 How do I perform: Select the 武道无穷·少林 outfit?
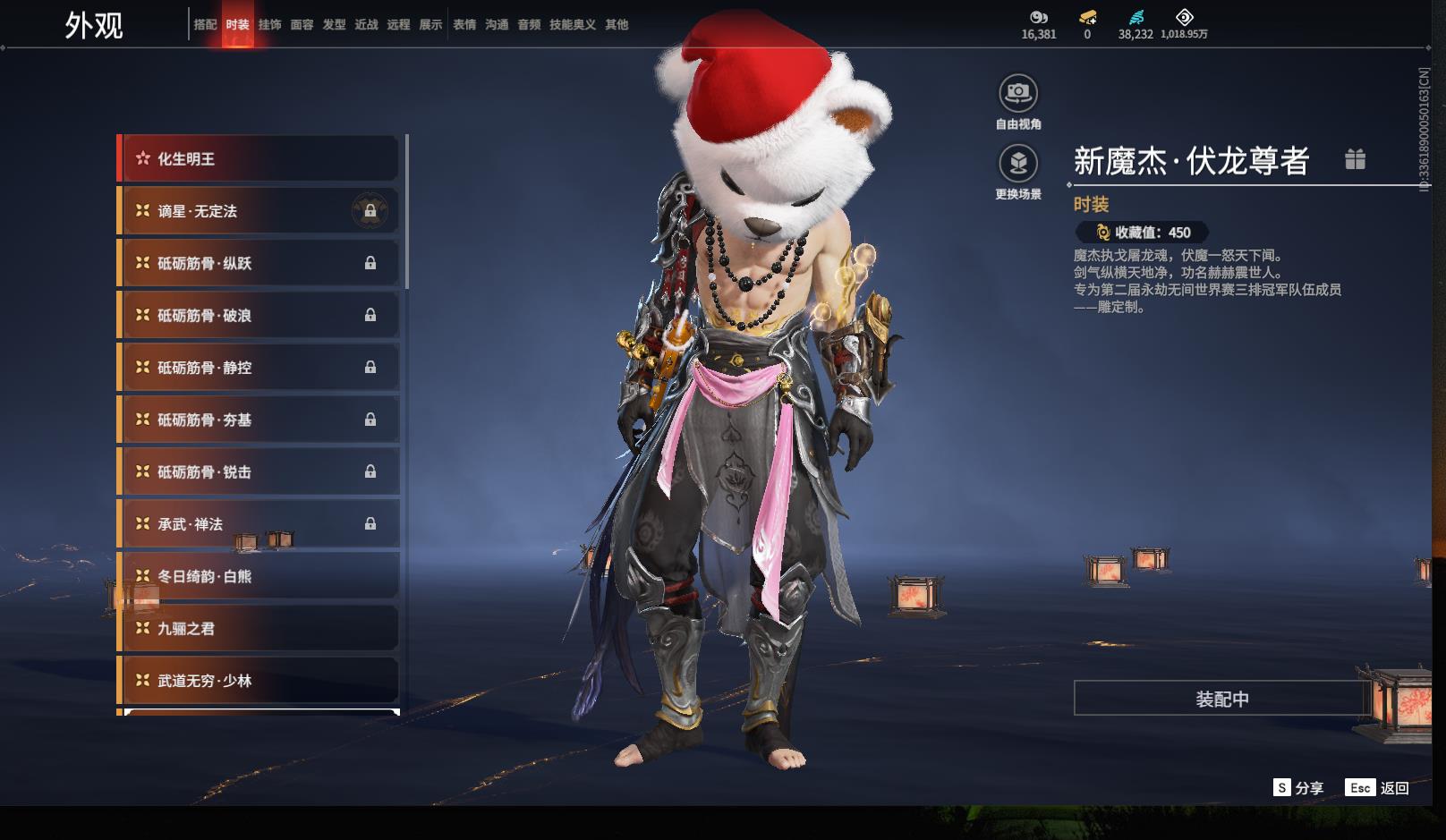coord(259,681)
